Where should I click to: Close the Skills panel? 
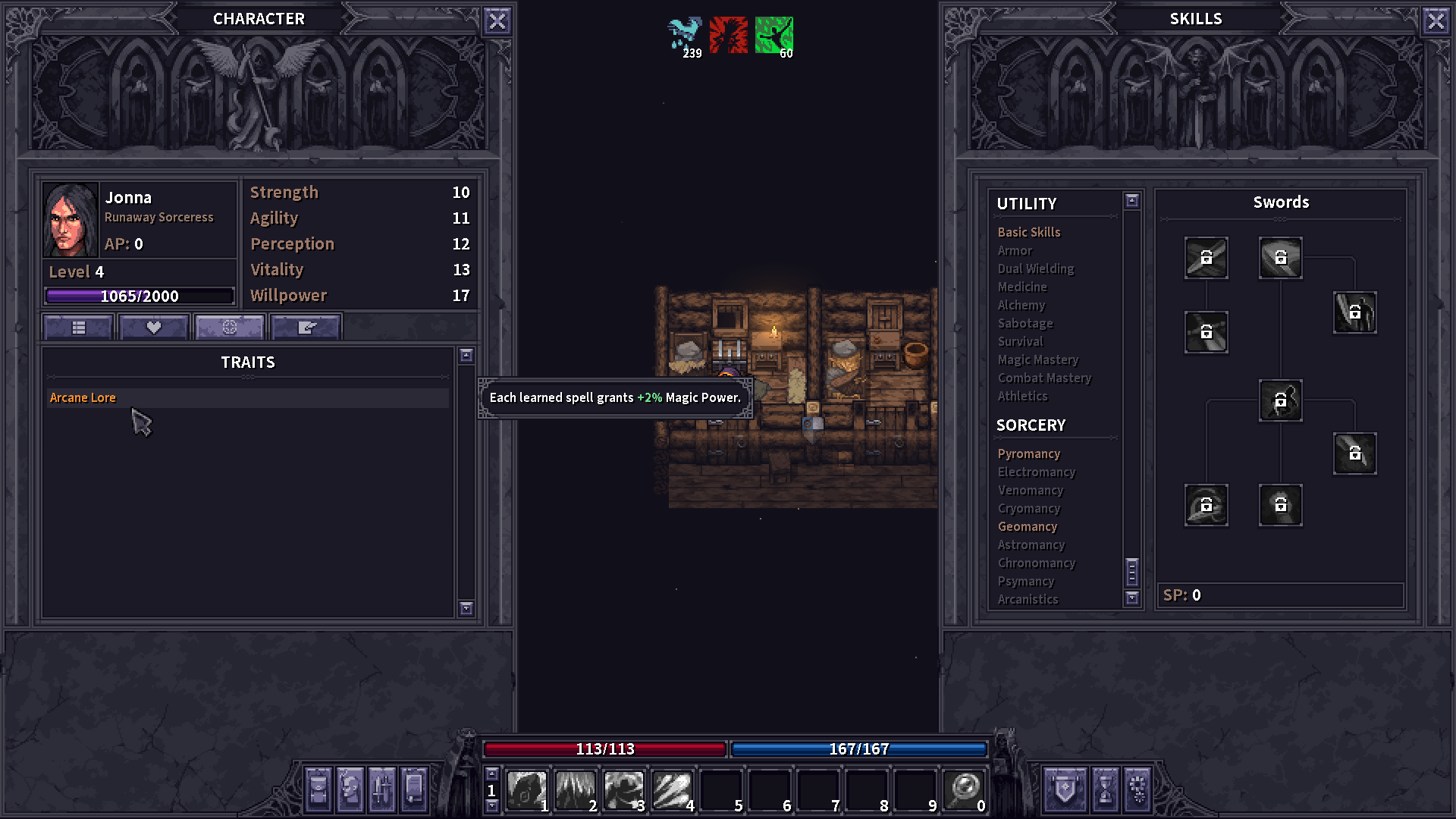[x=1436, y=21]
